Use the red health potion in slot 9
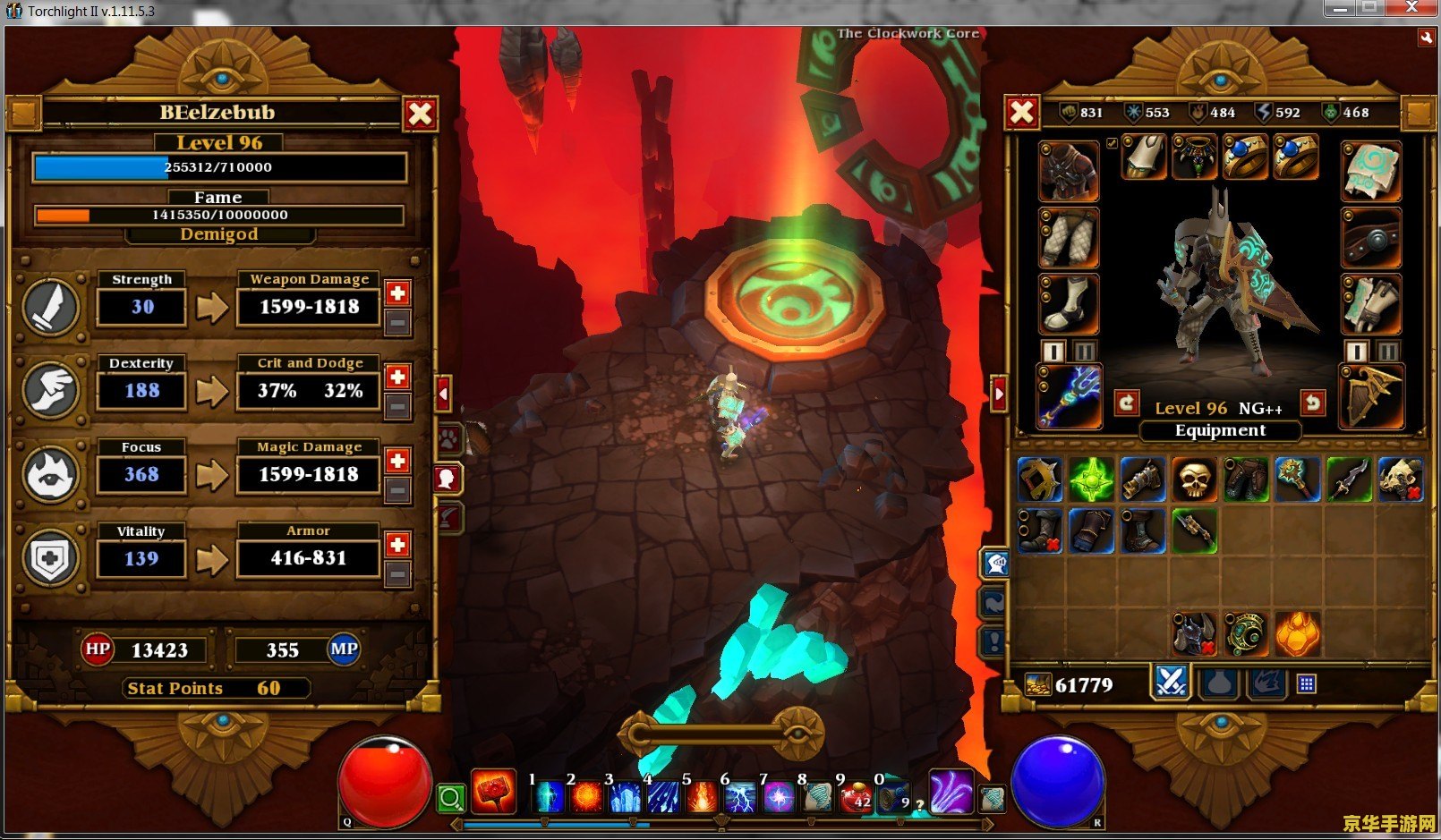1441x840 pixels. click(x=855, y=796)
